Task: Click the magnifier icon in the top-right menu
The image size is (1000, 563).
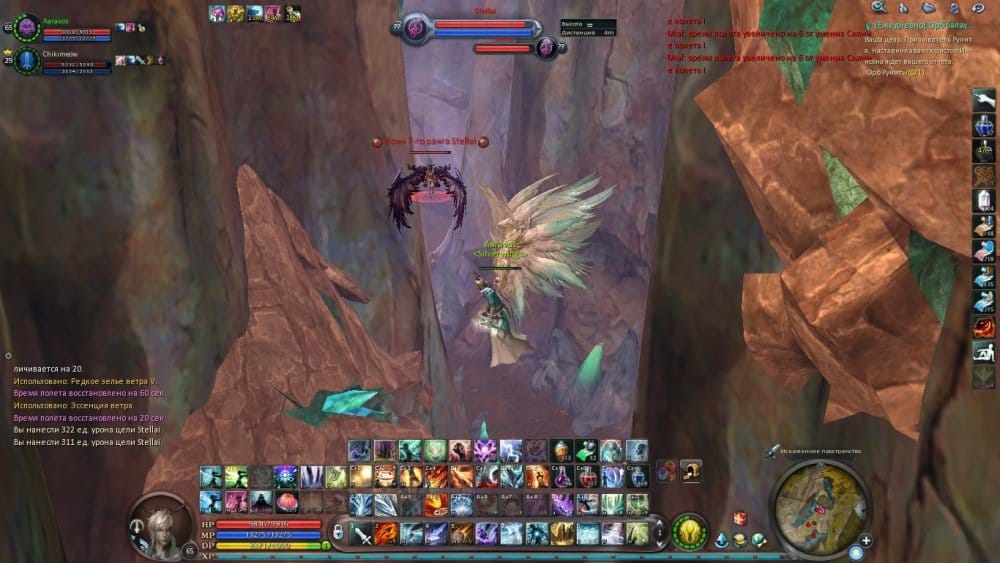Action: pyautogui.click(x=878, y=8)
